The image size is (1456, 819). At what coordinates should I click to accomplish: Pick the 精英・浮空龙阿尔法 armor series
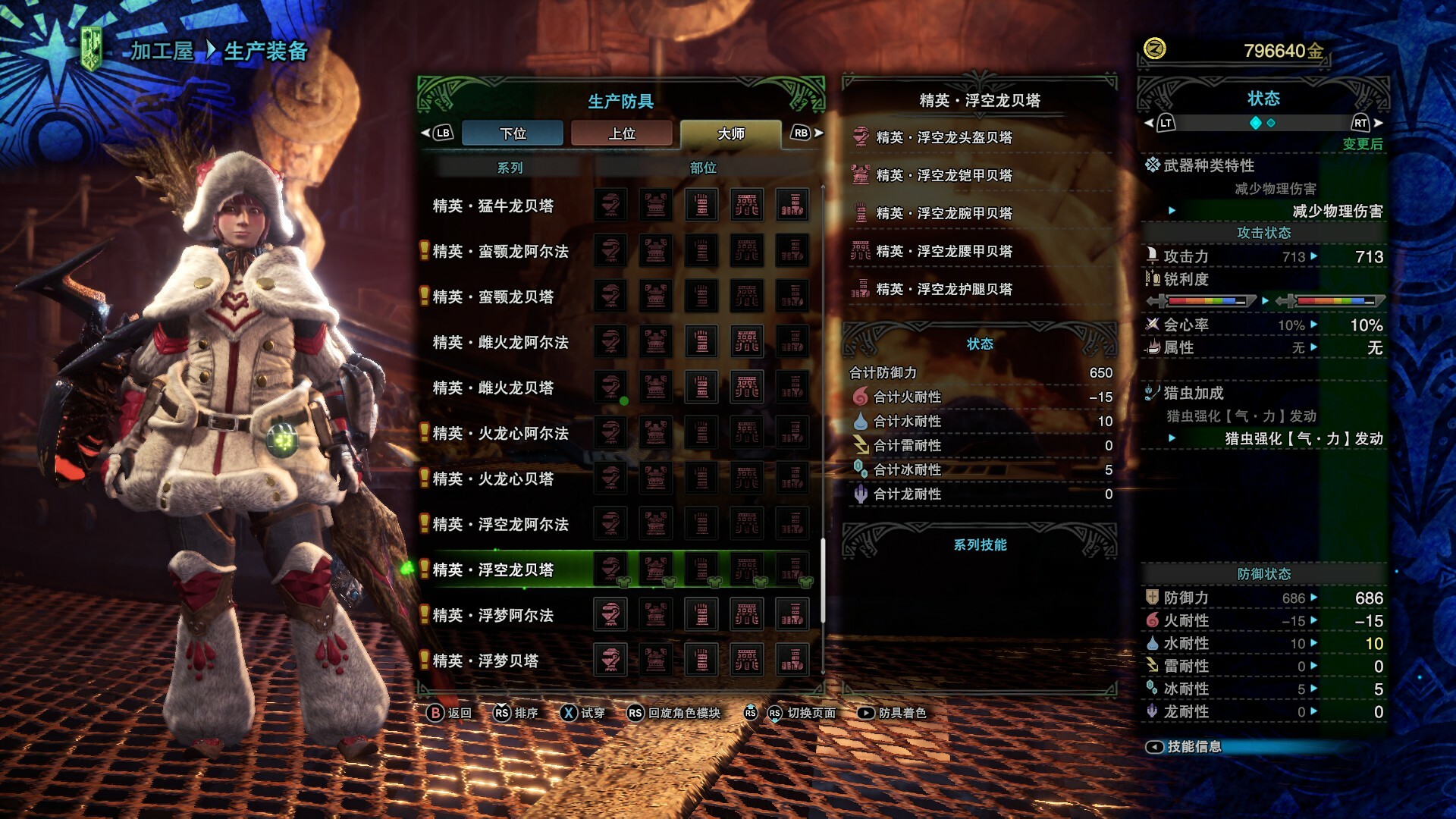pyautogui.click(x=500, y=525)
